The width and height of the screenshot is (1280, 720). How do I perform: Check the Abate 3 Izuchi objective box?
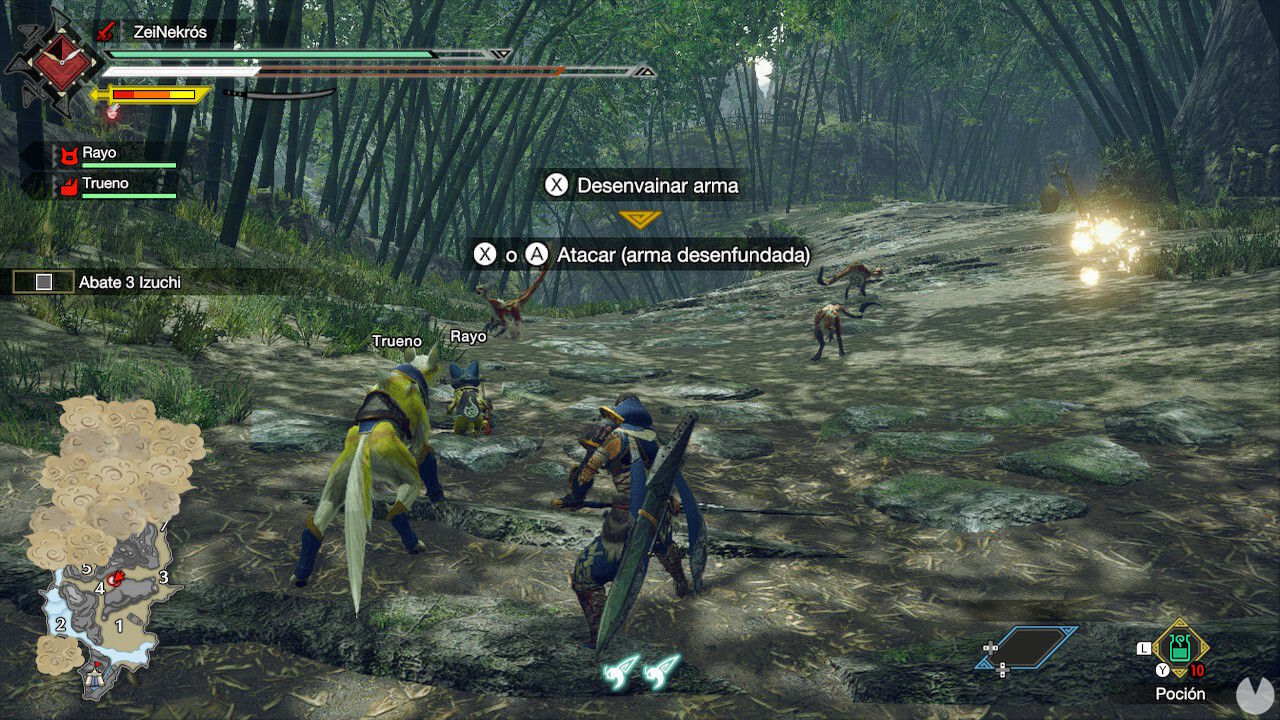pos(43,282)
